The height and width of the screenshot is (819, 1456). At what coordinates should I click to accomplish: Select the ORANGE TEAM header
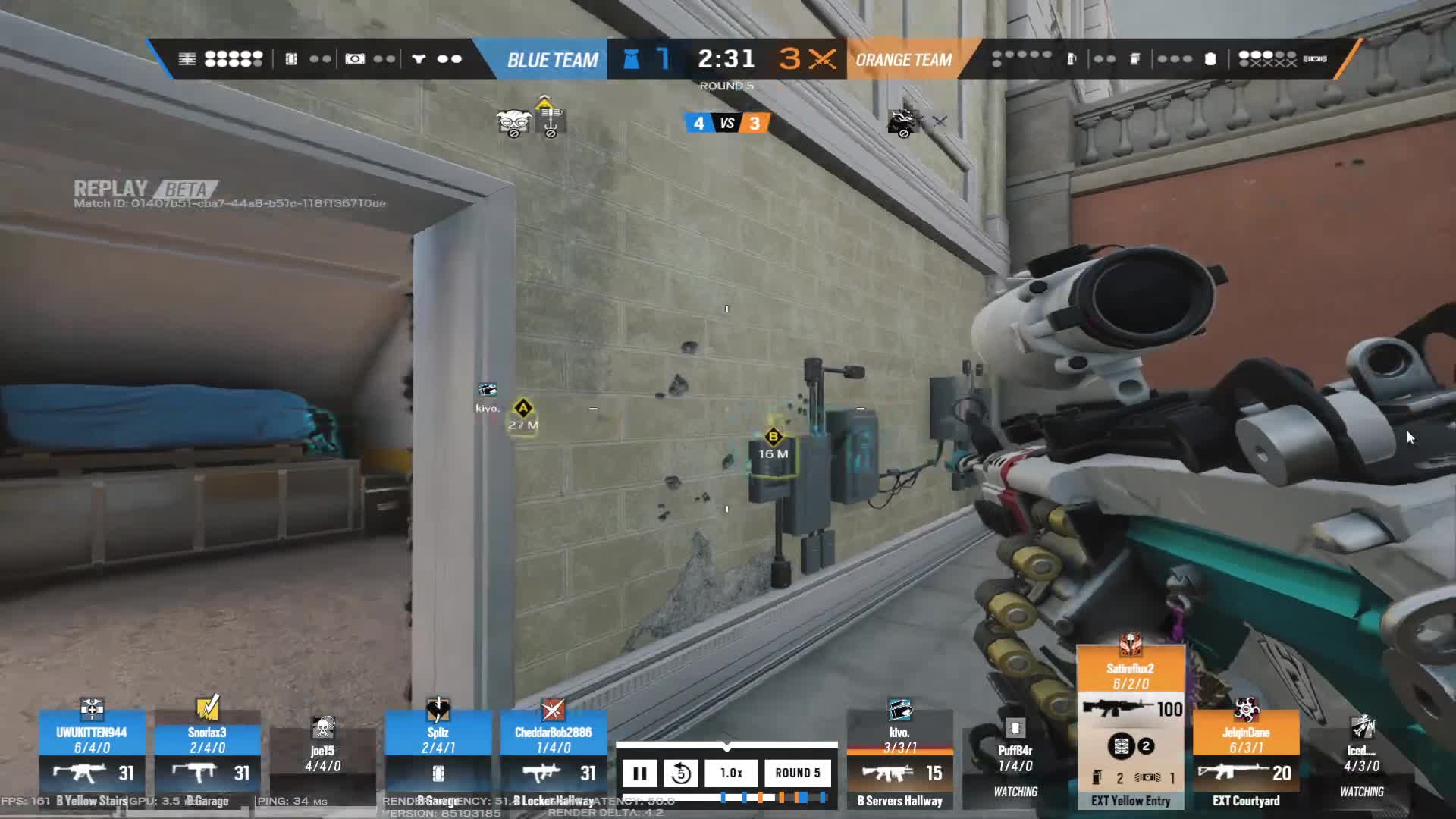[x=904, y=59]
